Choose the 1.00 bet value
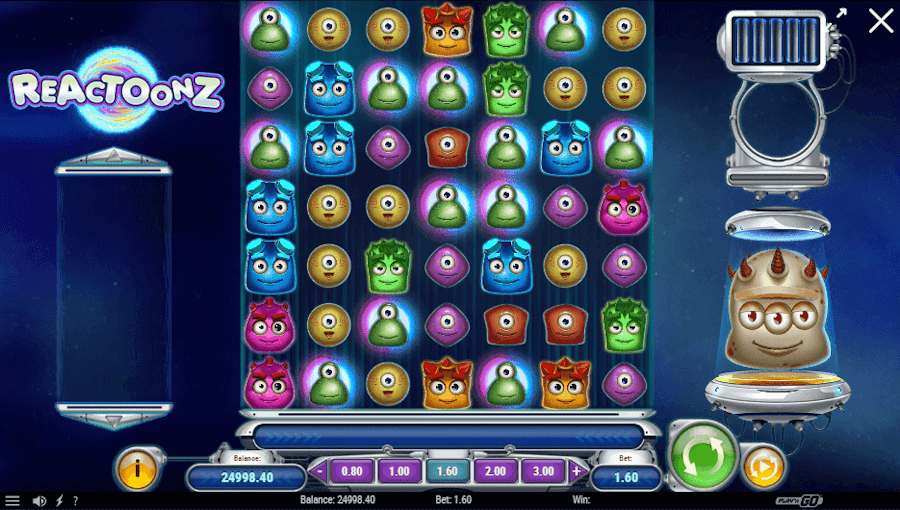The image size is (900, 510). (399, 471)
